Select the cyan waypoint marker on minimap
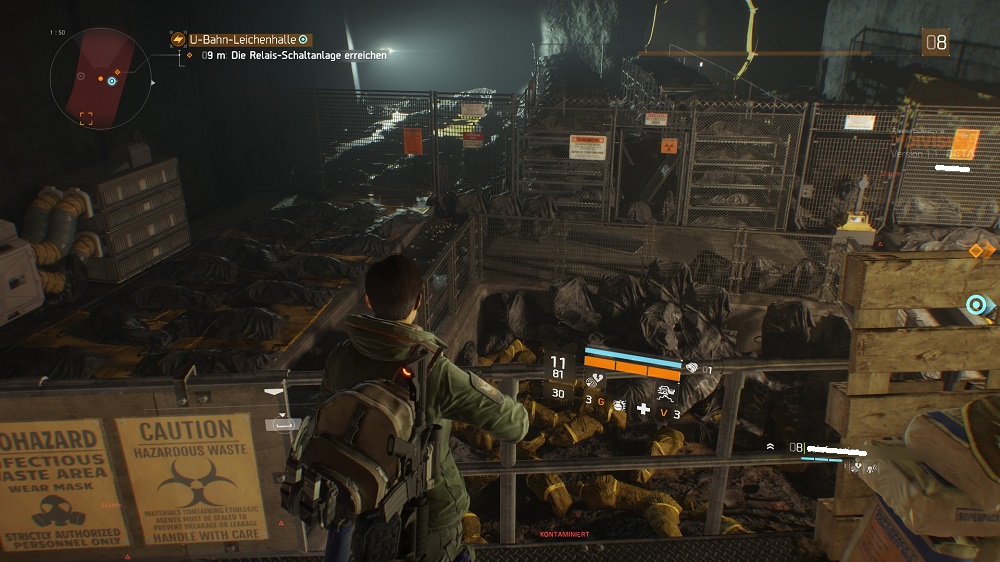The image size is (1000, 562). click(x=112, y=81)
